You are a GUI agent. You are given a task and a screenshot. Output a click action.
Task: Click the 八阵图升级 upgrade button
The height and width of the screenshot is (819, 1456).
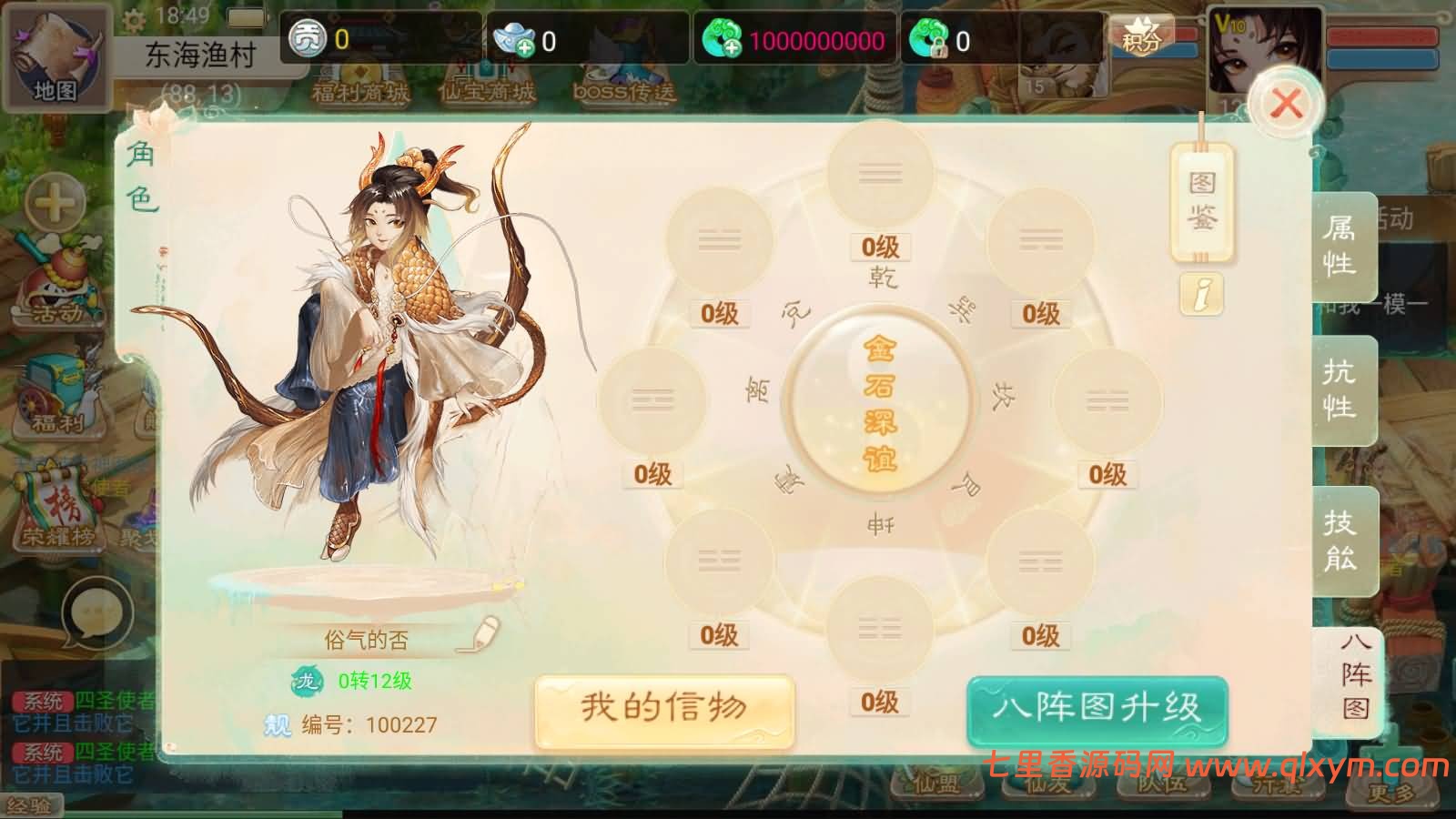(1097, 705)
